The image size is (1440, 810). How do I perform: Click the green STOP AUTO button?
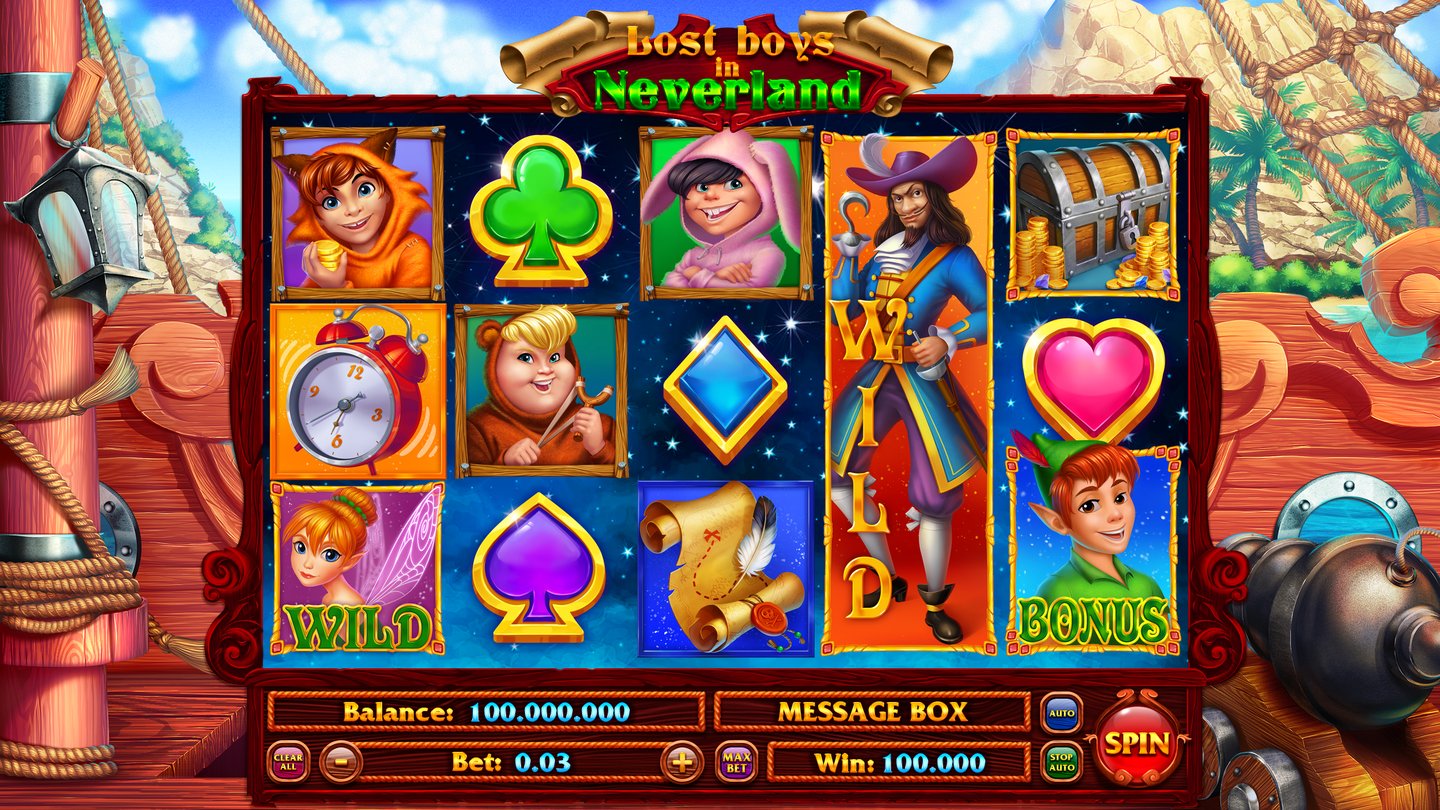coord(1061,763)
